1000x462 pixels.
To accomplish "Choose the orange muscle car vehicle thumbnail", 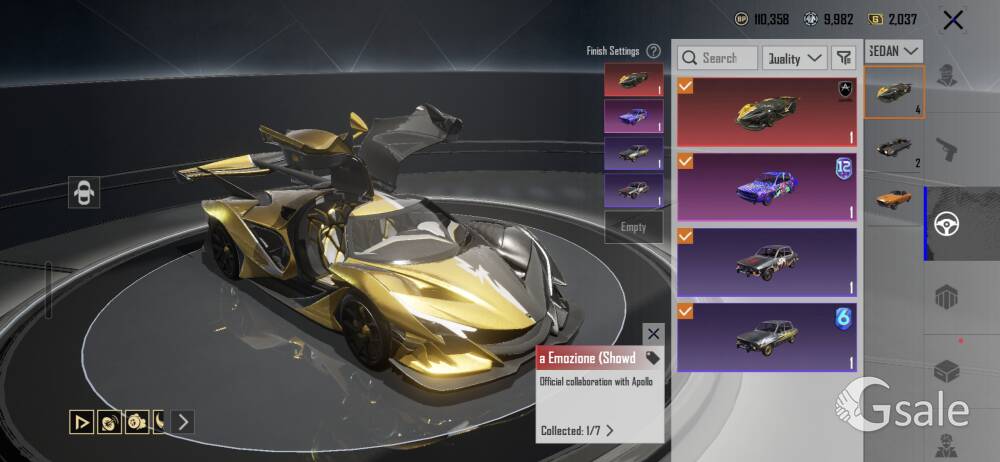I will 893,197.
